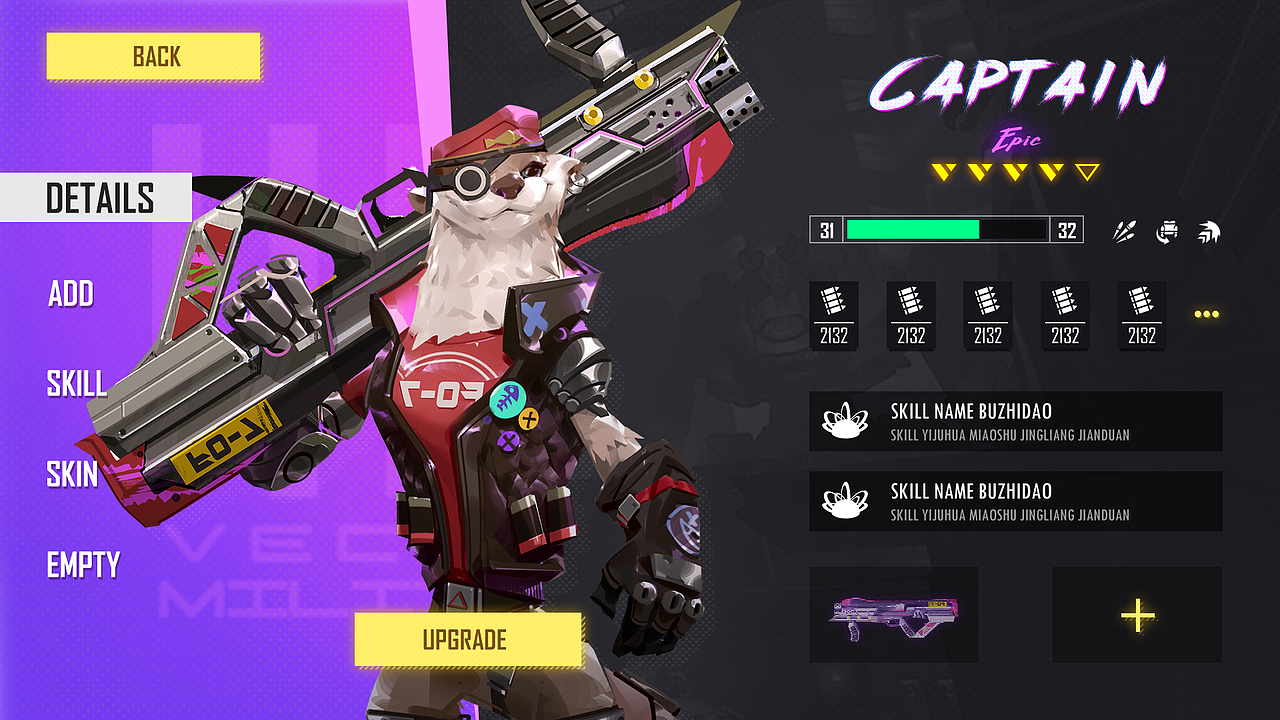This screenshot has height=720, width=1280.
Task: Upgrade the Captain character
Action: 467,640
